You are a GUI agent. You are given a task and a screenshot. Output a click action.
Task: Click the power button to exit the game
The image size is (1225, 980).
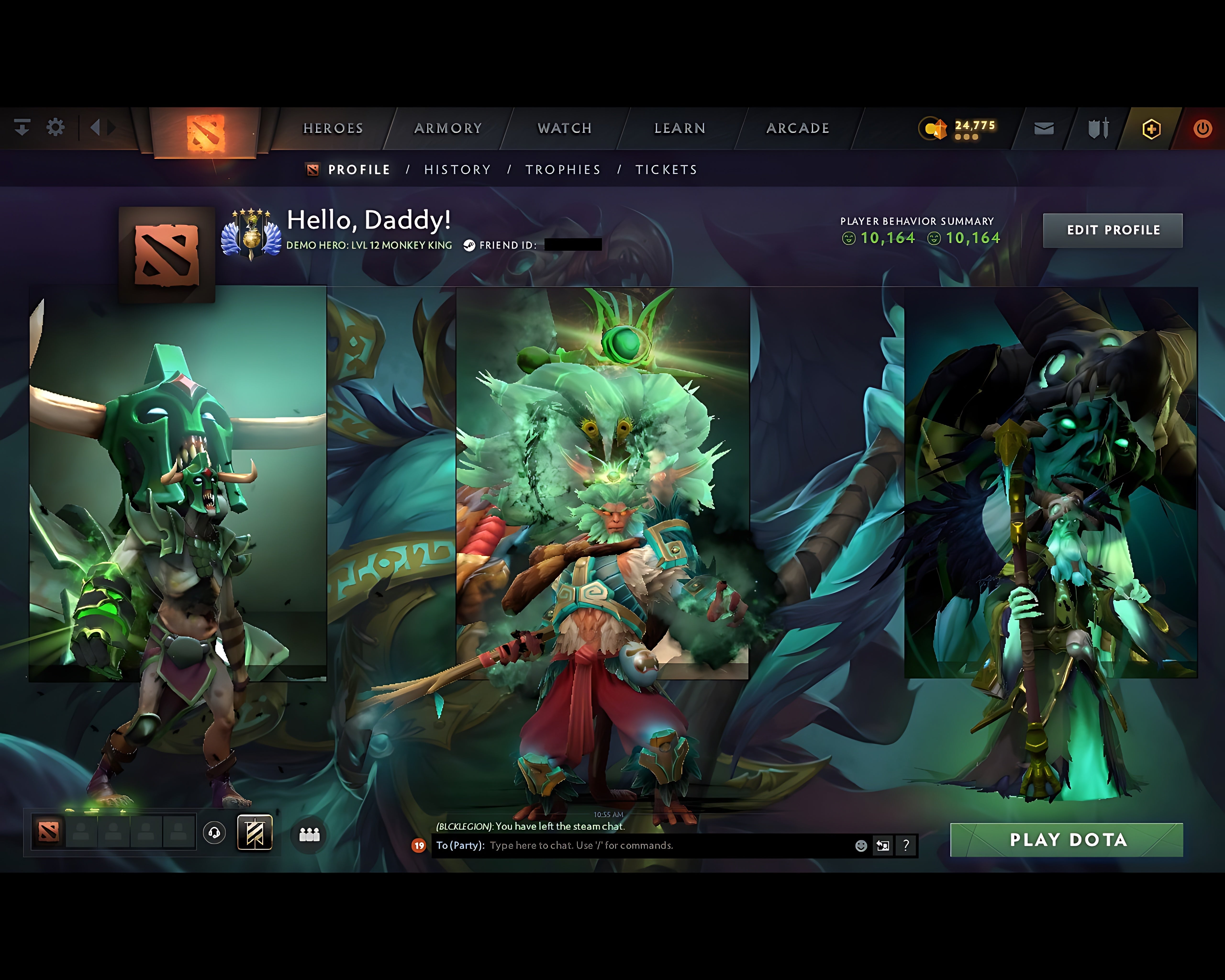(1203, 129)
